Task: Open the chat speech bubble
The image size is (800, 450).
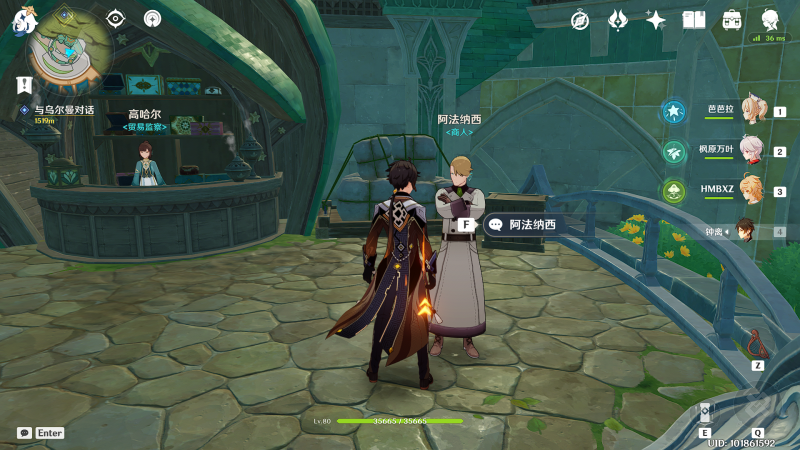Action: pyautogui.click(x=24, y=433)
